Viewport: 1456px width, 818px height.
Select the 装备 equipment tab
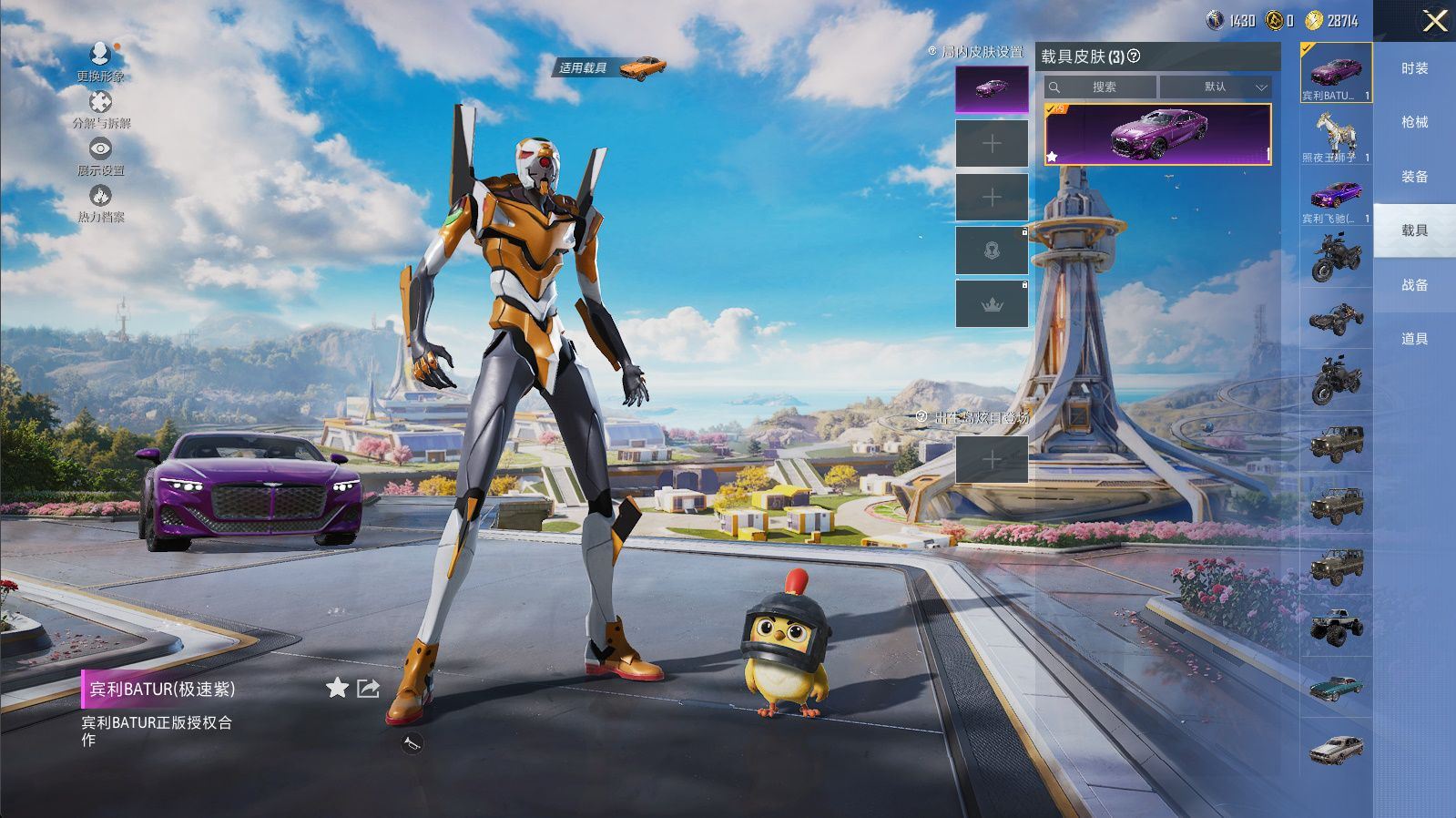click(x=1414, y=177)
